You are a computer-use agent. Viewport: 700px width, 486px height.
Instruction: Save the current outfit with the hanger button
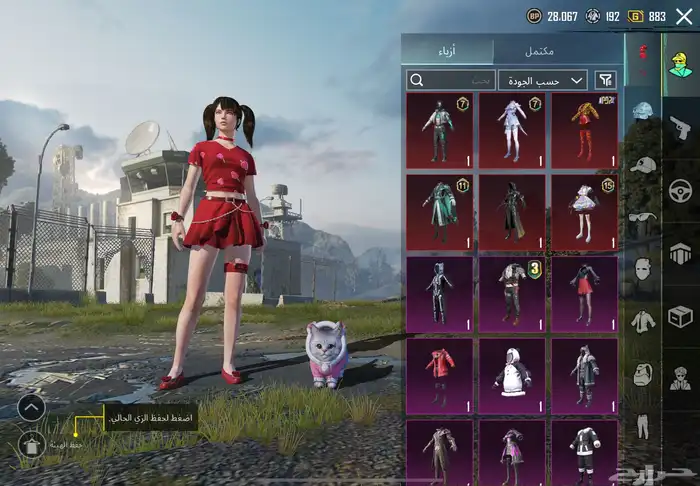point(31,445)
